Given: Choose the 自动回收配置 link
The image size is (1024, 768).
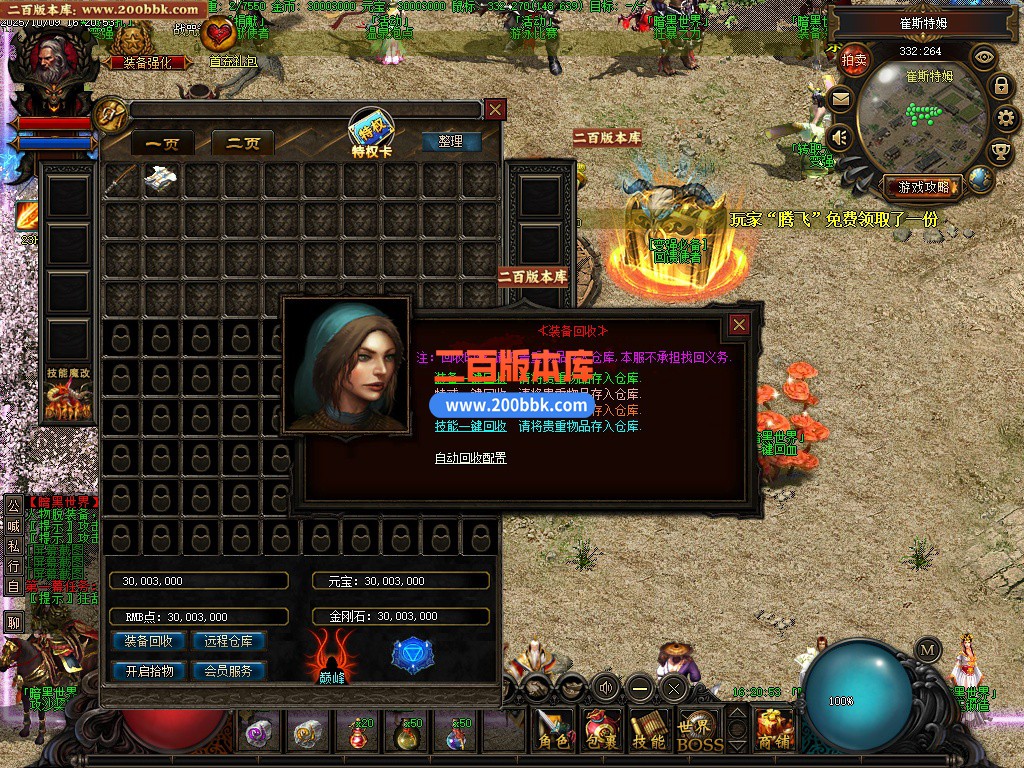Looking at the screenshot, I should (x=470, y=458).
